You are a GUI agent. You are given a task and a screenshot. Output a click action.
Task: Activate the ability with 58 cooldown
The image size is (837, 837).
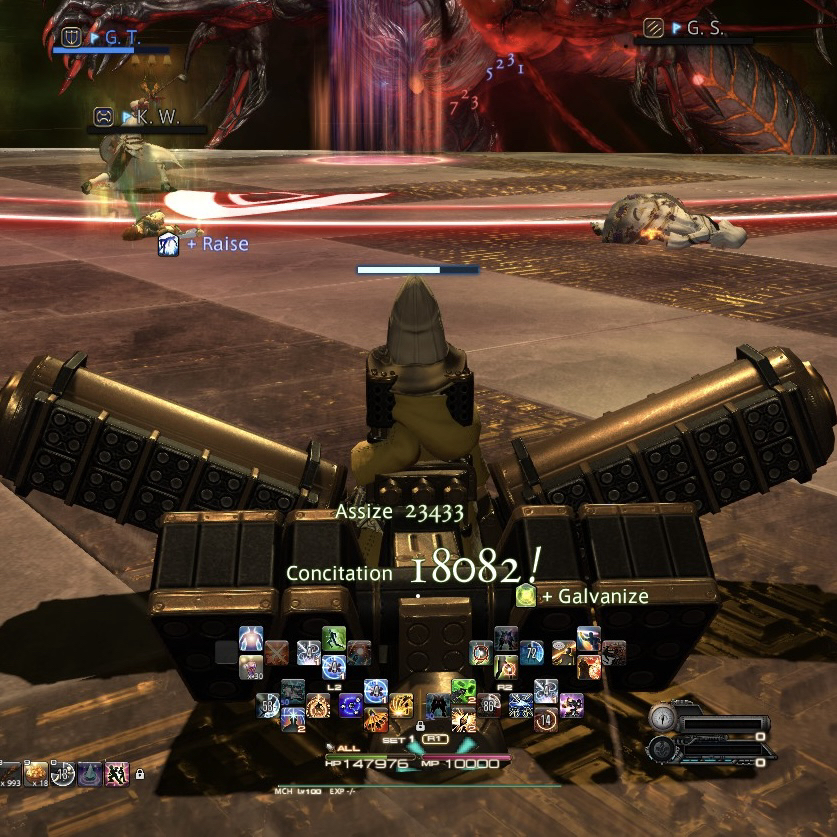(x=270, y=706)
